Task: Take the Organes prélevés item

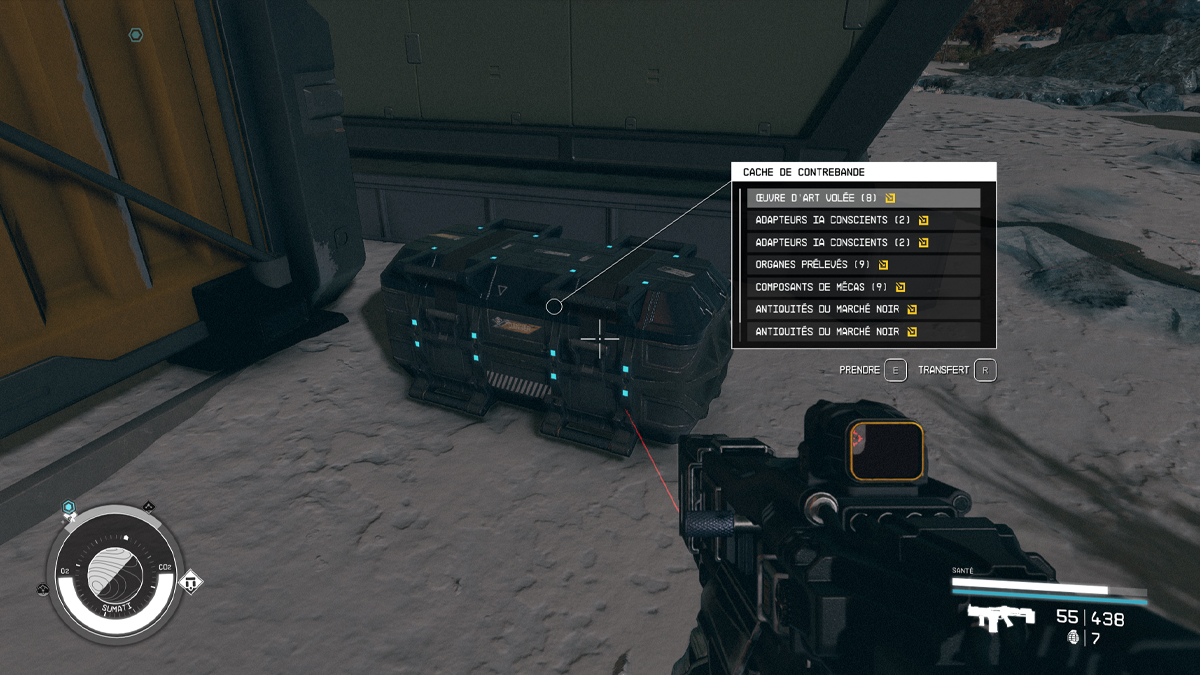Action: [863, 265]
